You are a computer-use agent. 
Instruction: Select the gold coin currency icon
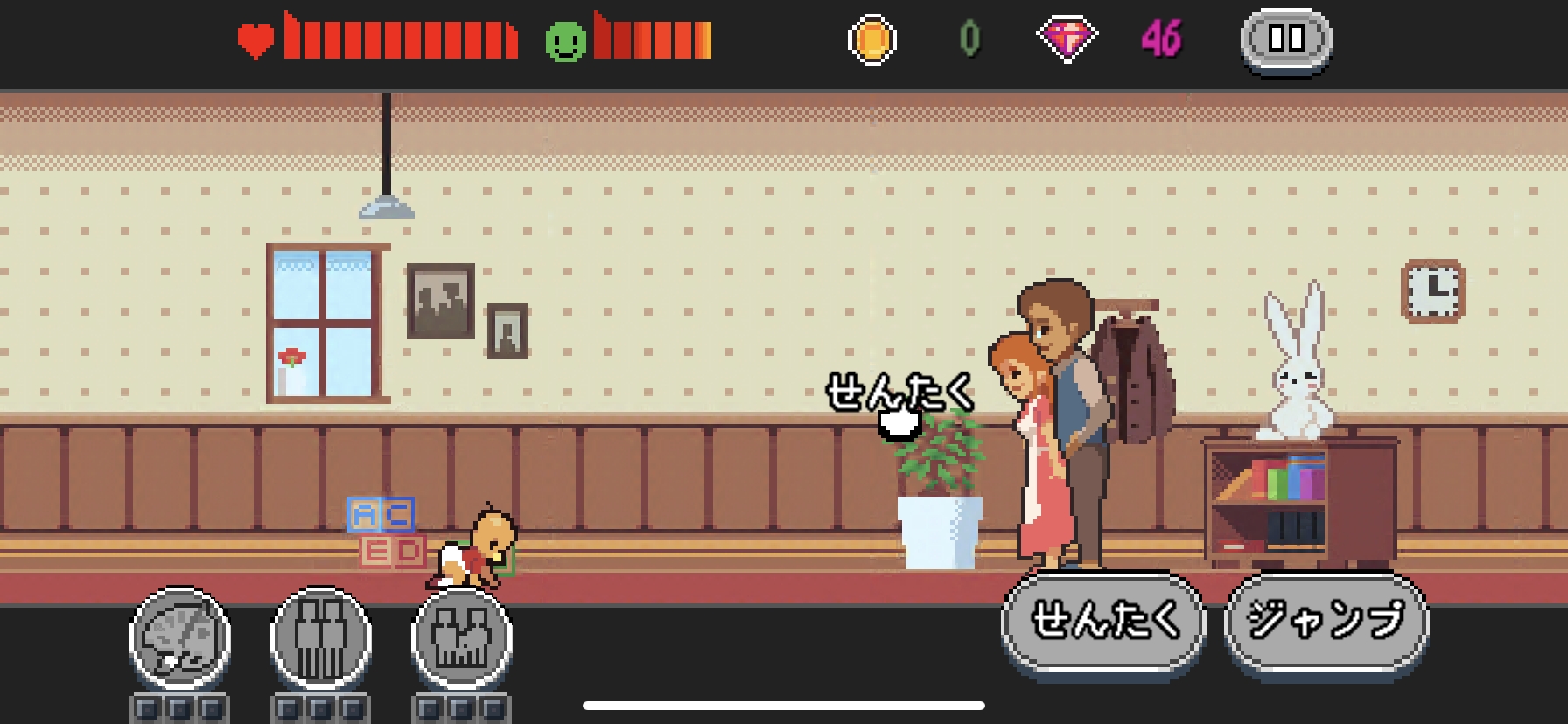click(874, 37)
